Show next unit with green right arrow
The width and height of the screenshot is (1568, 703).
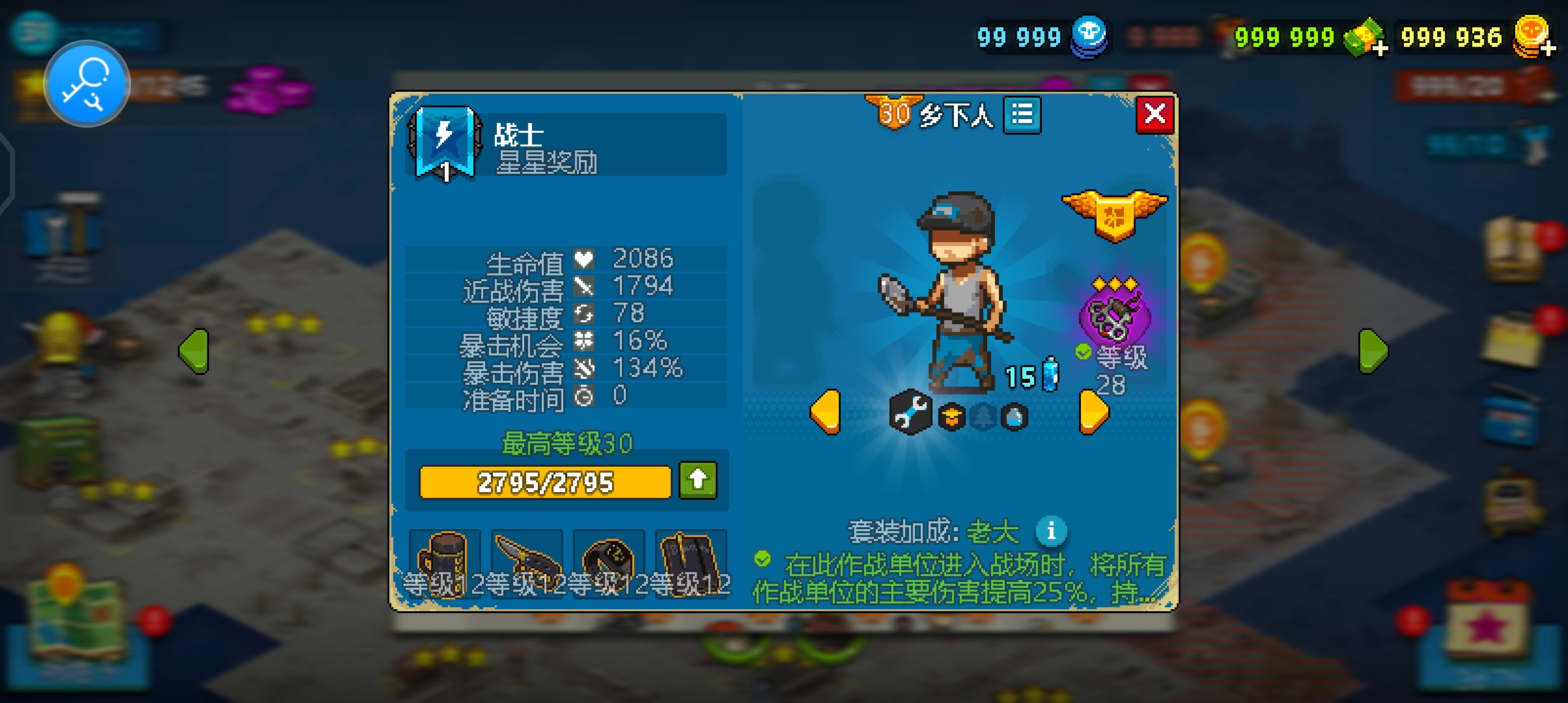pyautogui.click(x=1373, y=351)
